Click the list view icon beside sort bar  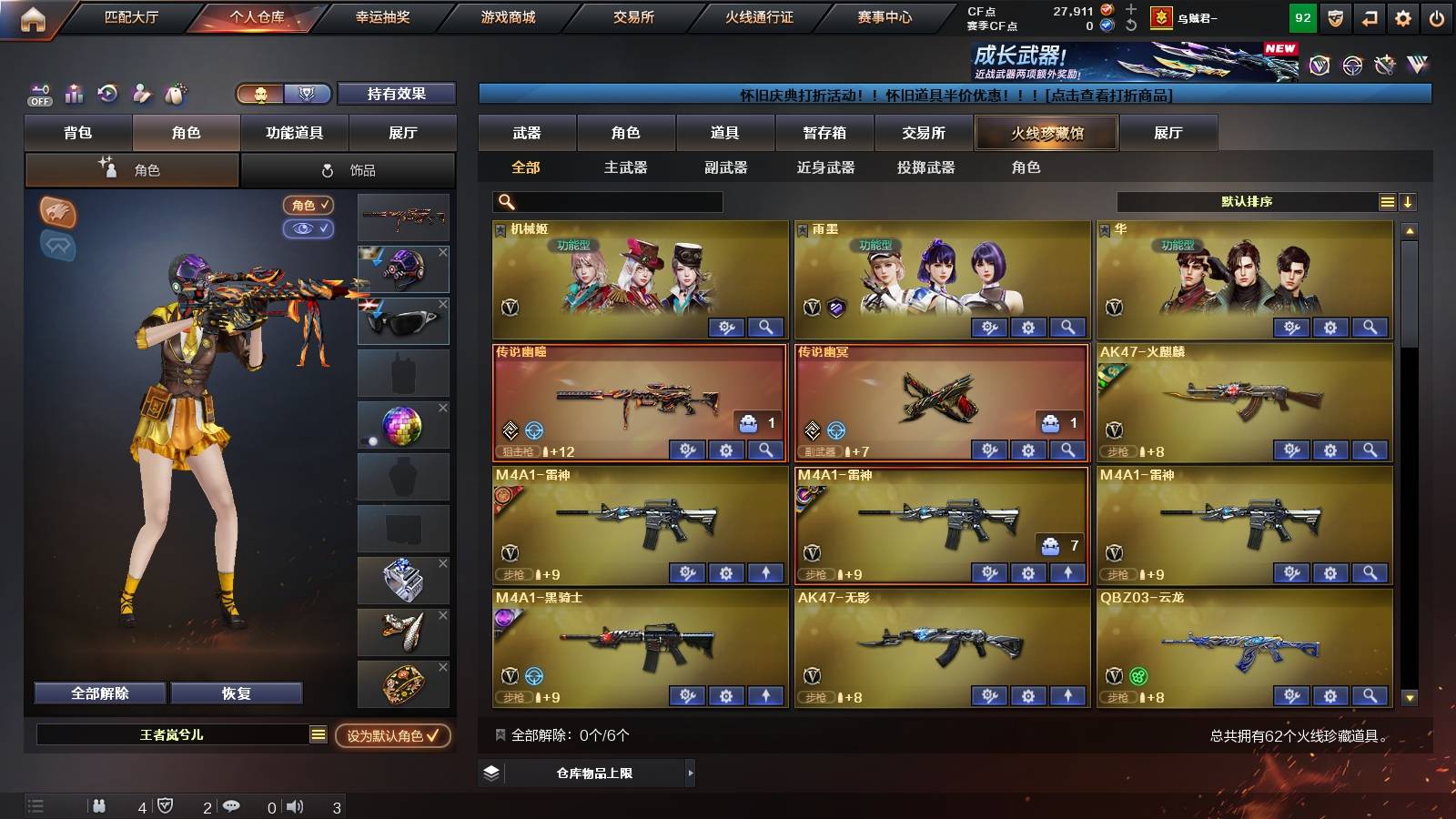1386,202
